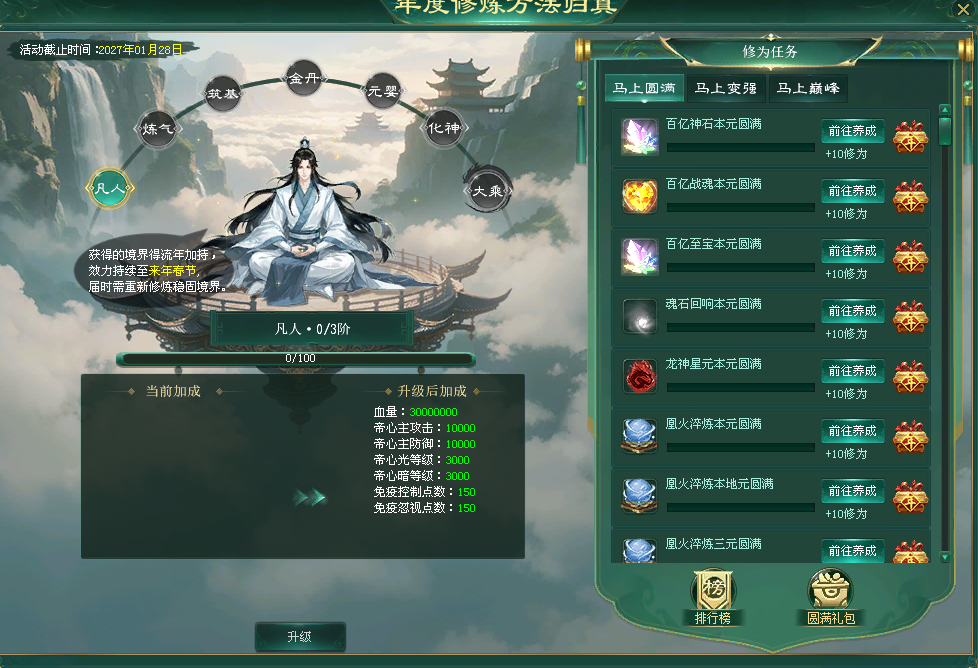Select the 炼气 realm node
978x668 pixels.
pos(158,128)
